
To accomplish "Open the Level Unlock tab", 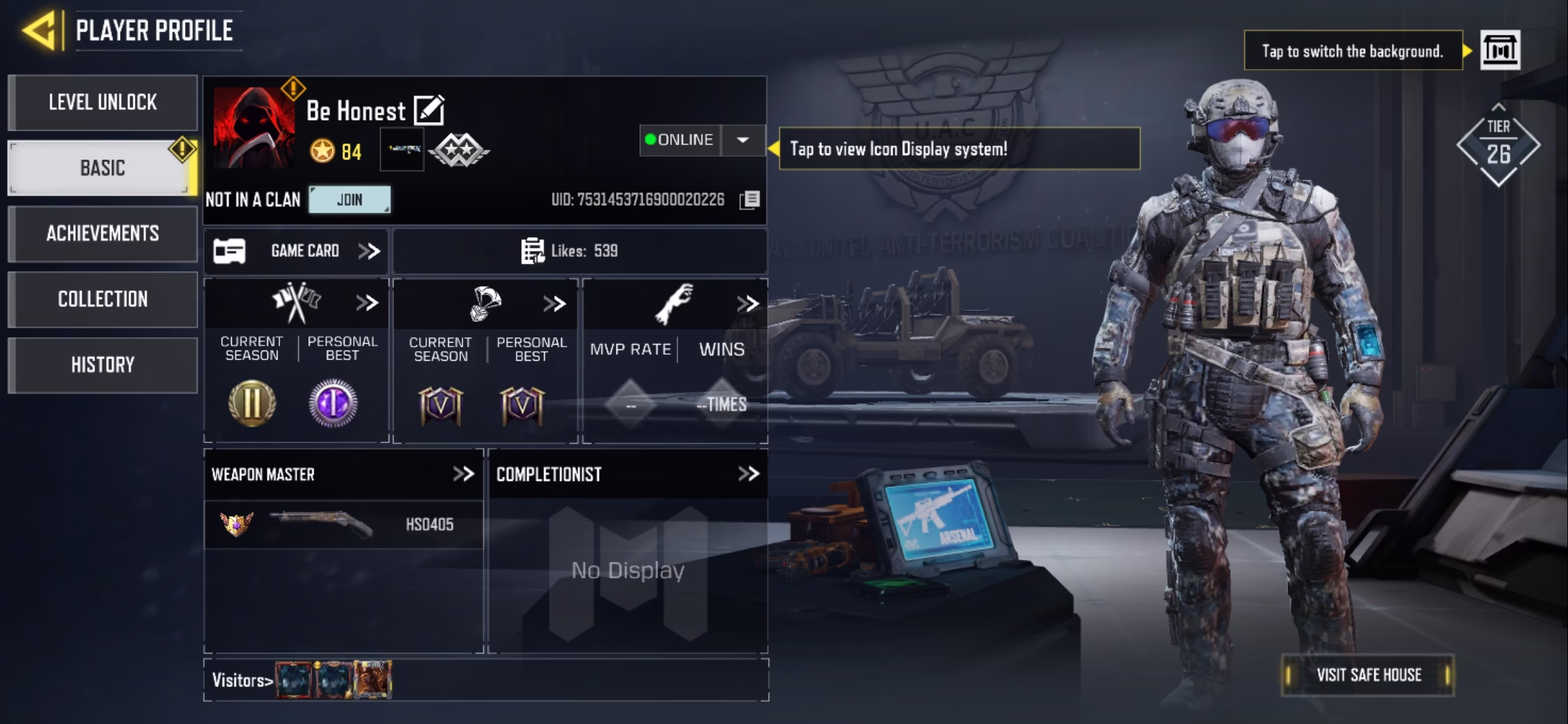I will click(x=103, y=103).
